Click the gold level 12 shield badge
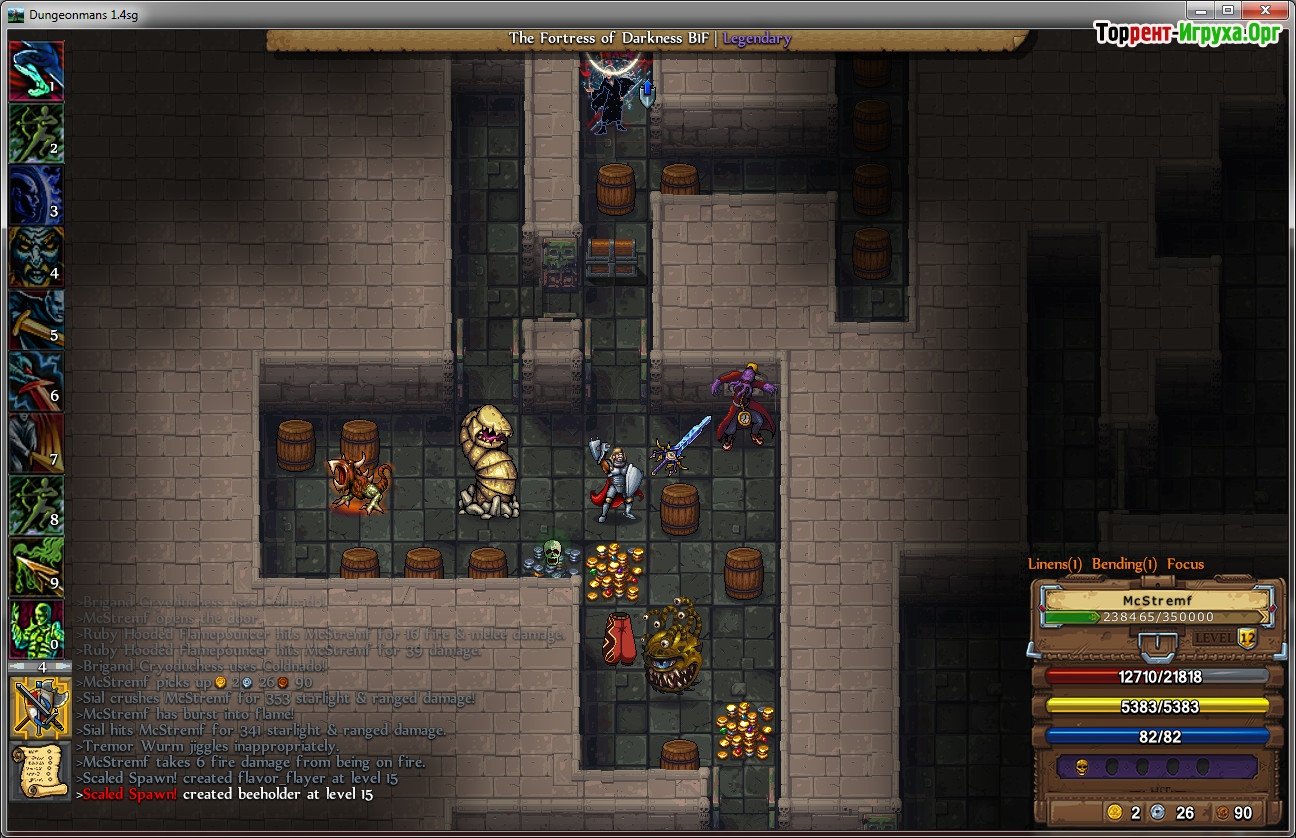Image resolution: width=1296 pixels, height=838 pixels. click(1246, 638)
